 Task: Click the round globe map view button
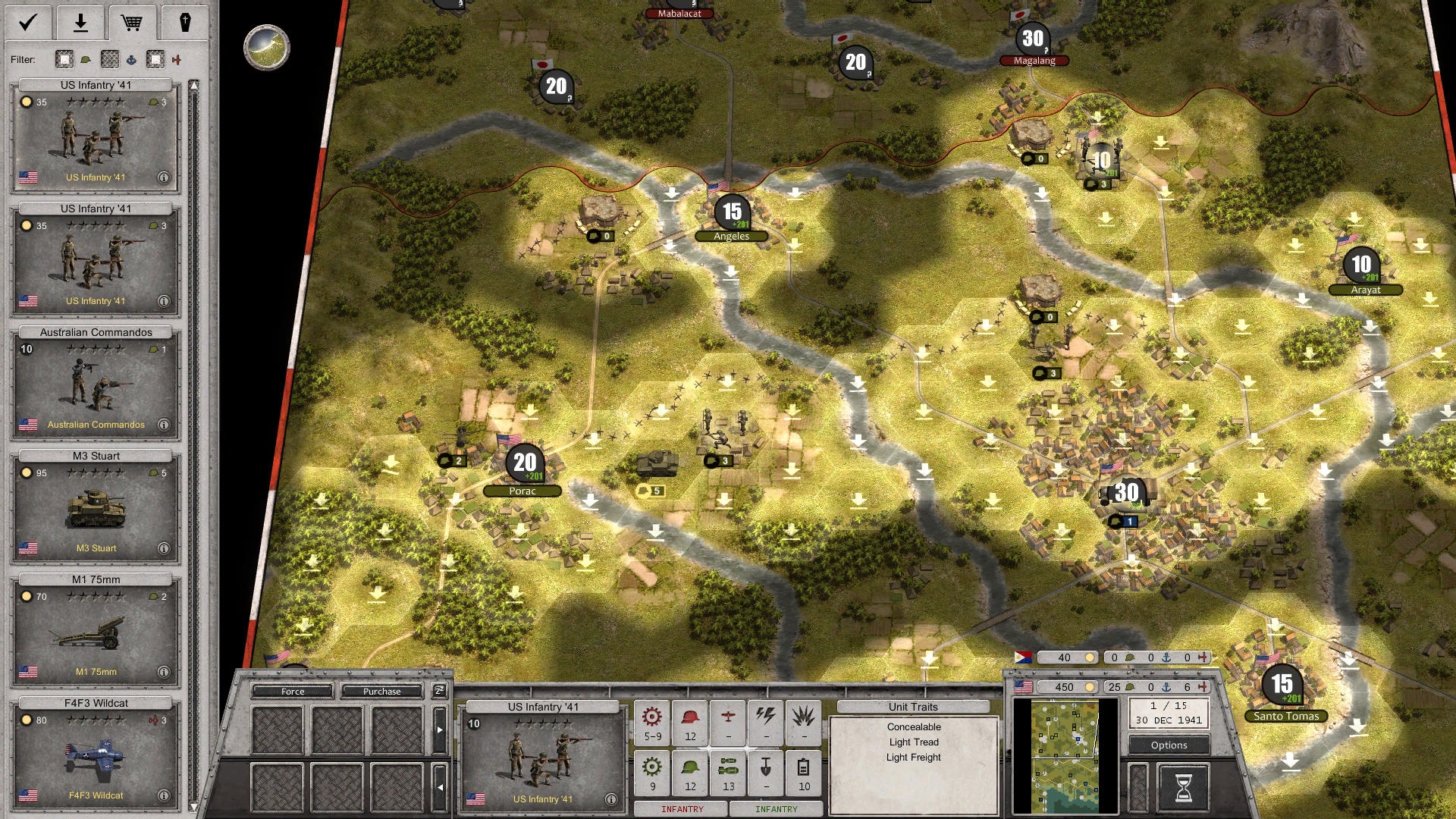click(267, 47)
